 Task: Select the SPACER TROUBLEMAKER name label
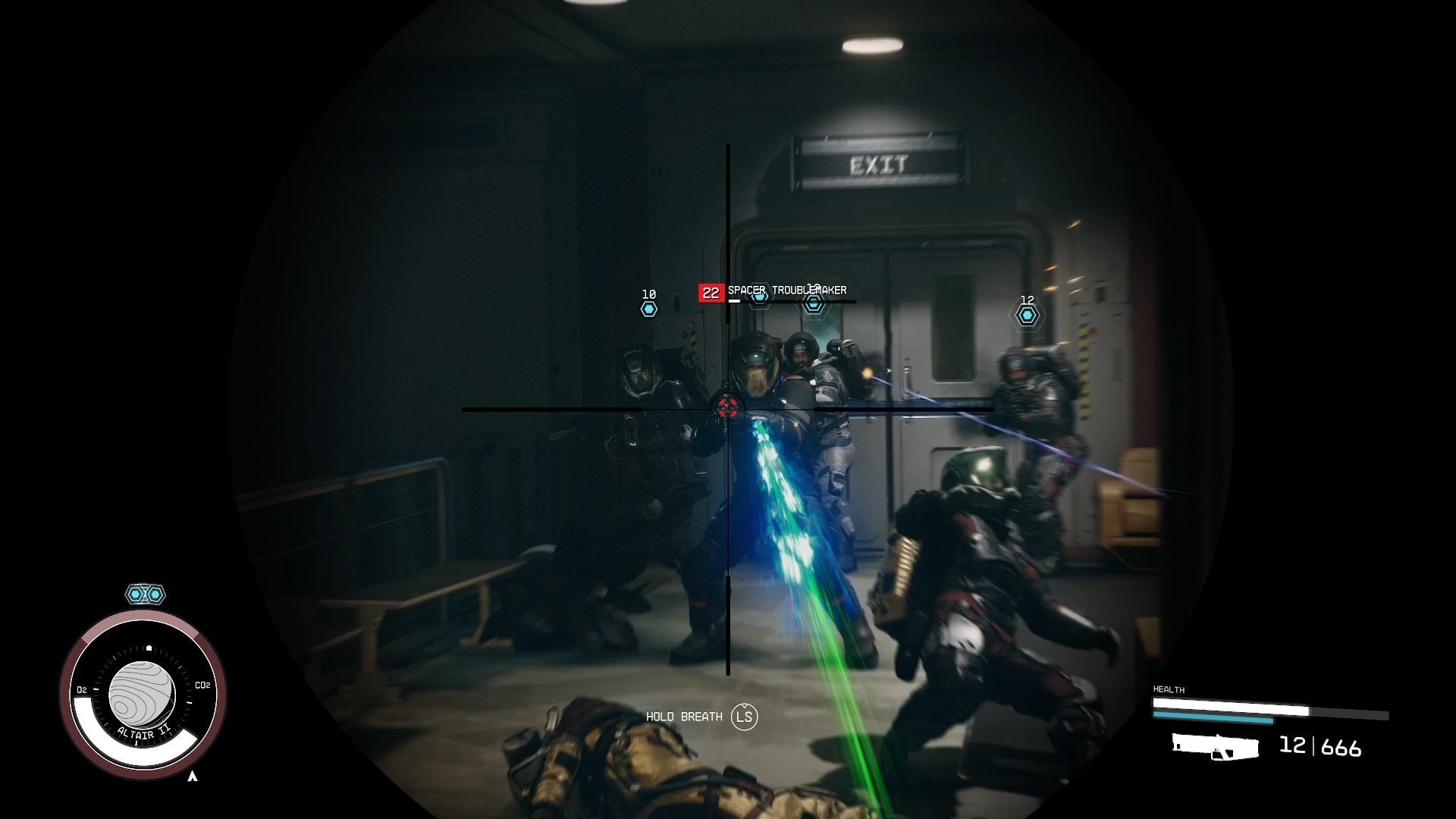[x=787, y=290]
